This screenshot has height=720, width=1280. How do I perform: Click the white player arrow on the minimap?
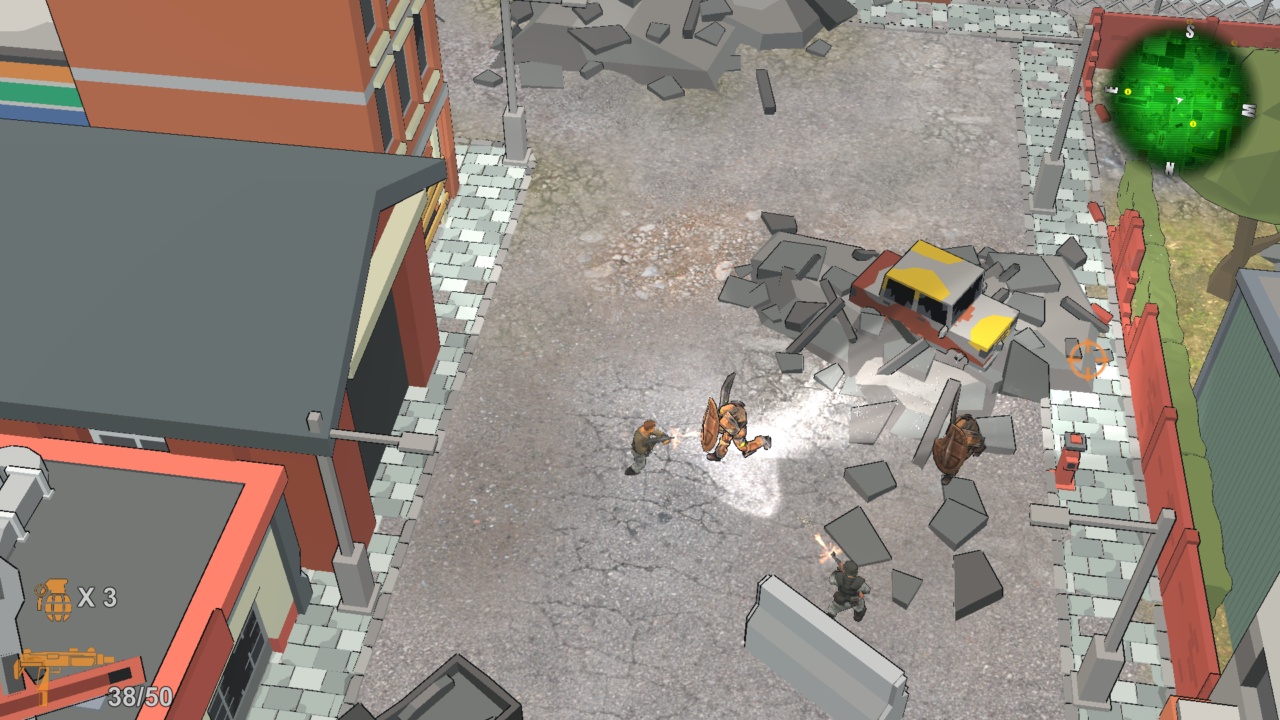click(1179, 99)
